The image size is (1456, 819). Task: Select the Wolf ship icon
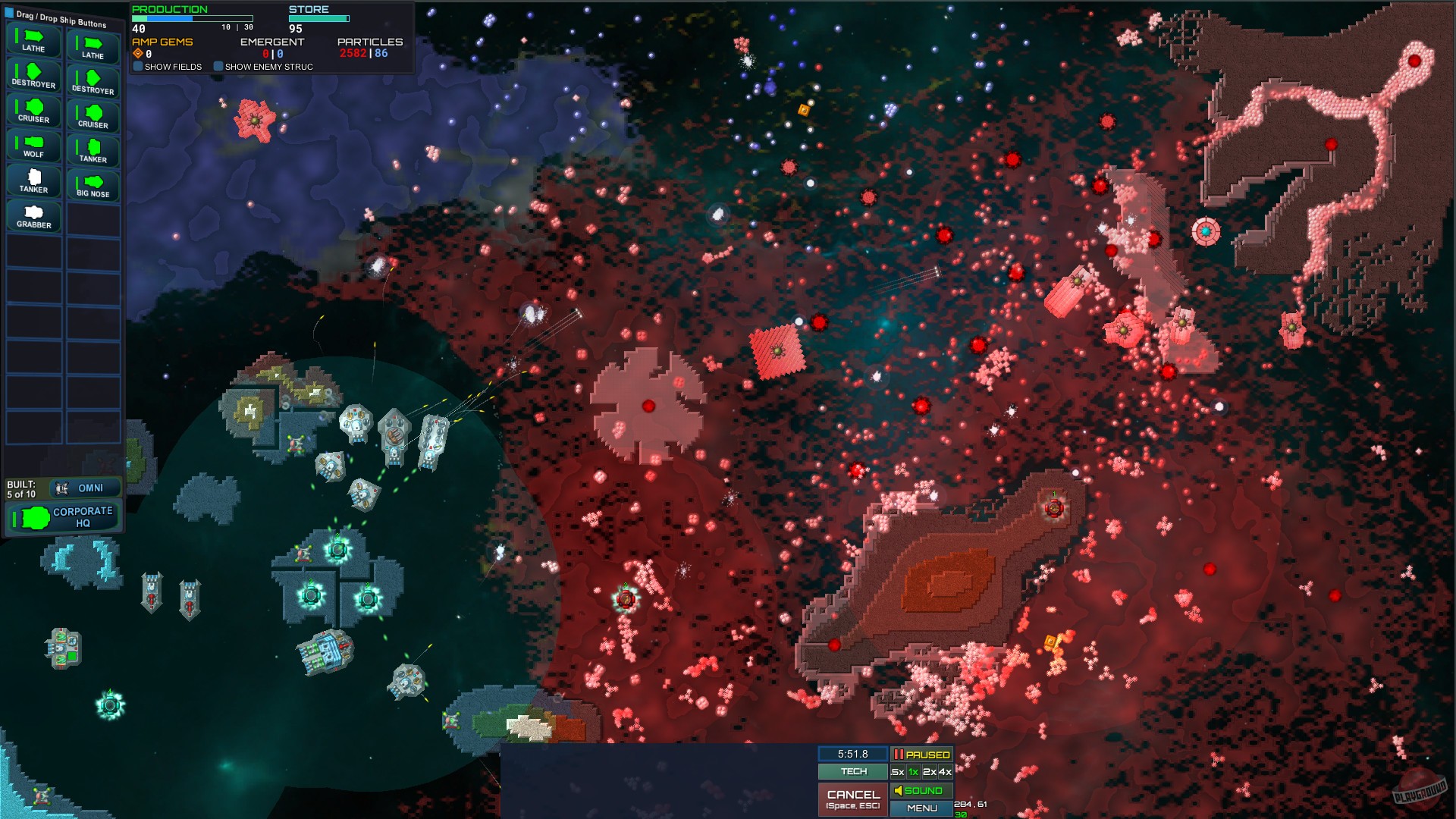click(x=33, y=144)
